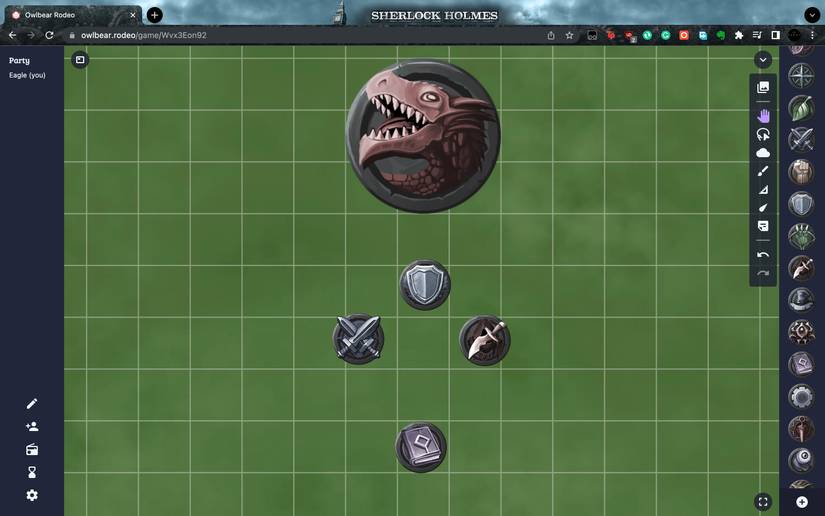Pick the brush drawing tool
This screenshot has height=516, width=825.
[763, 171]
